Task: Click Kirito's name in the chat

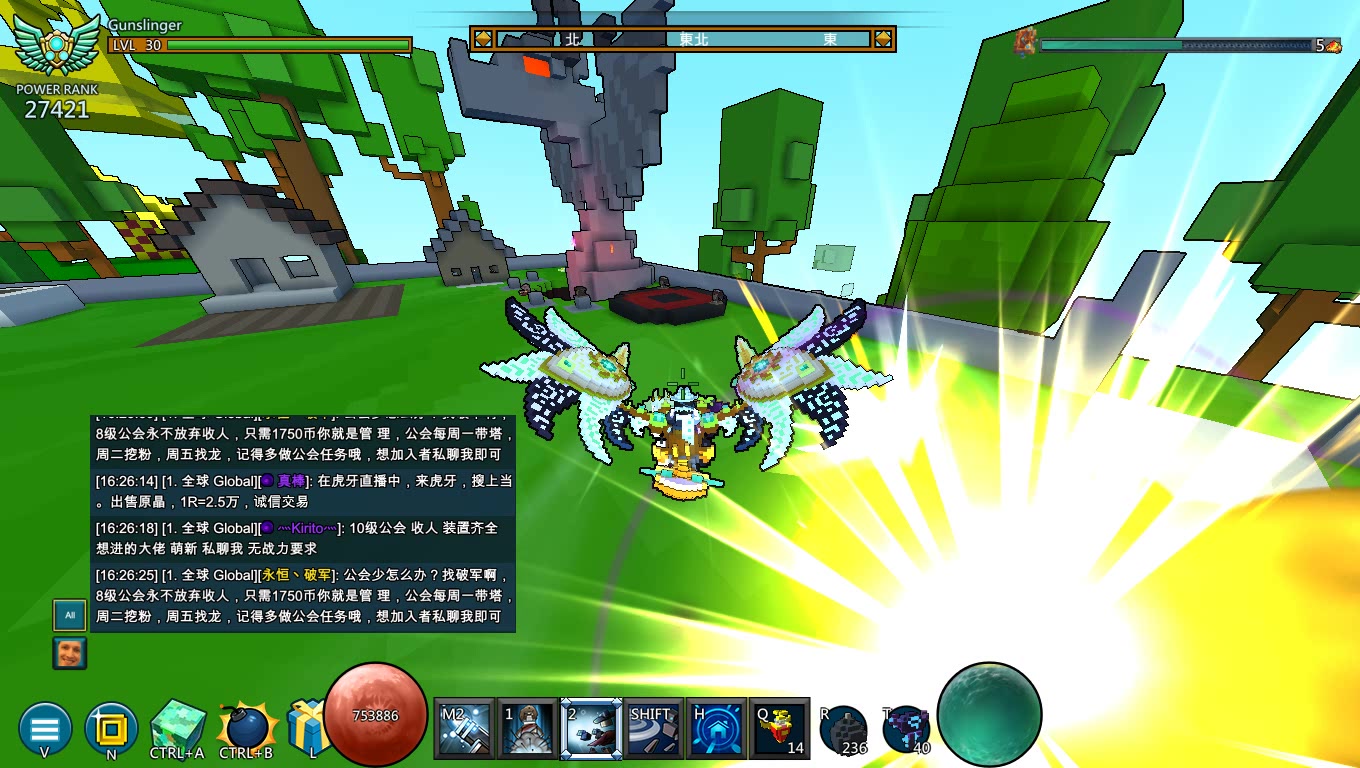Action: (307, 528)
